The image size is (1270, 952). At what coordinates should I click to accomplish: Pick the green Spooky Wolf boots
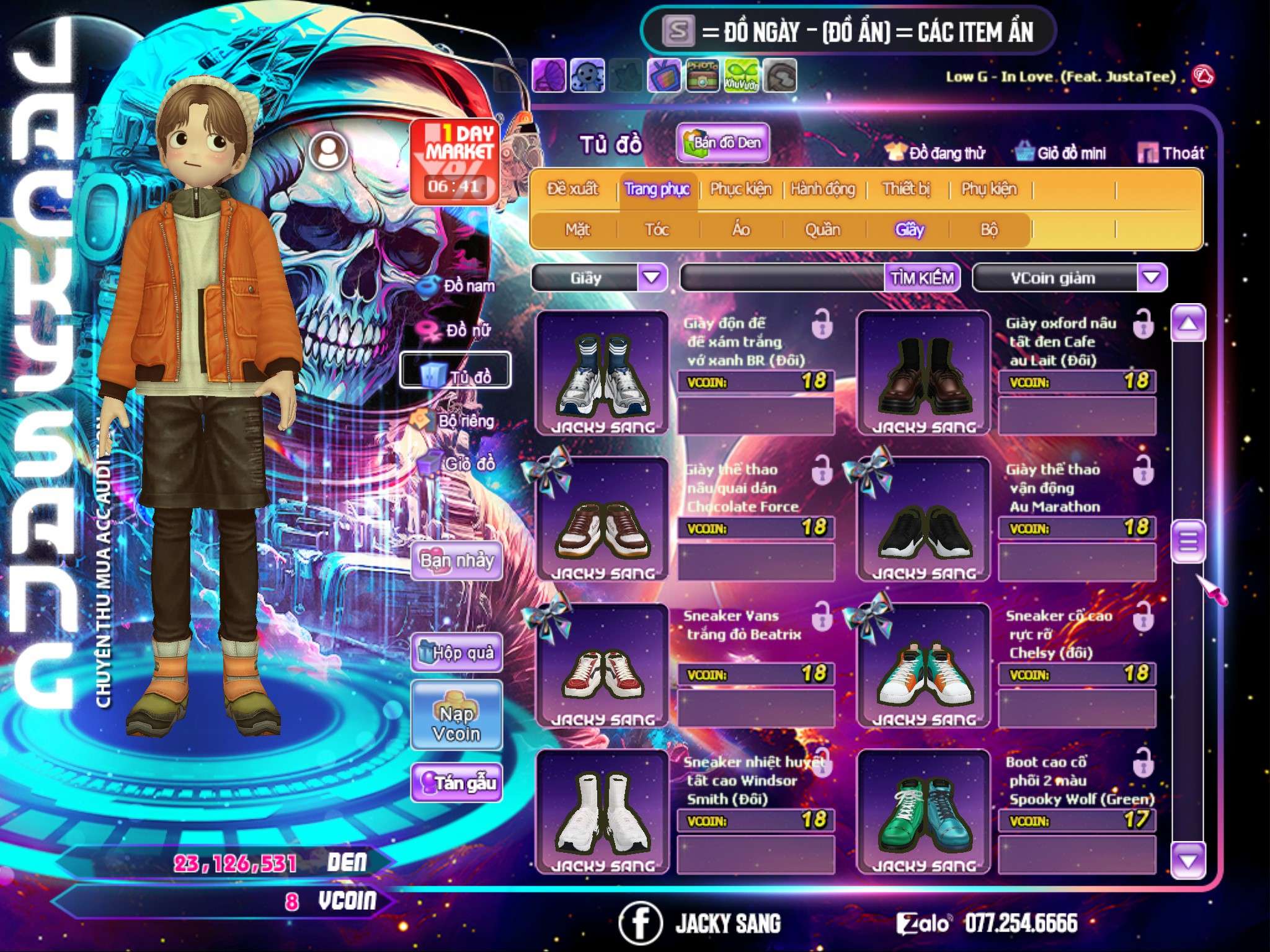923,811
